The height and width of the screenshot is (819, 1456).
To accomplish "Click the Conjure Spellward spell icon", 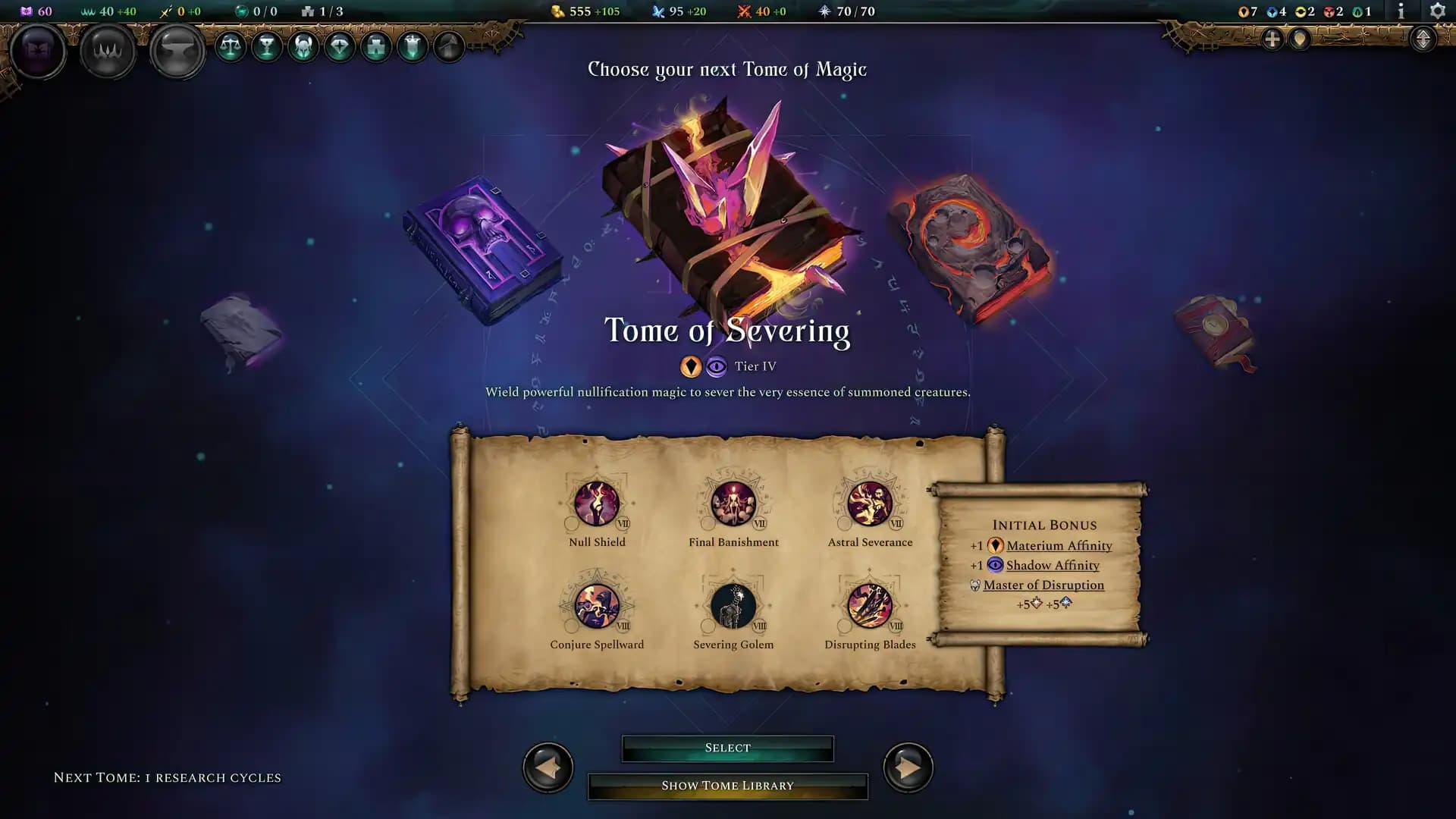I will coord(598,607).
